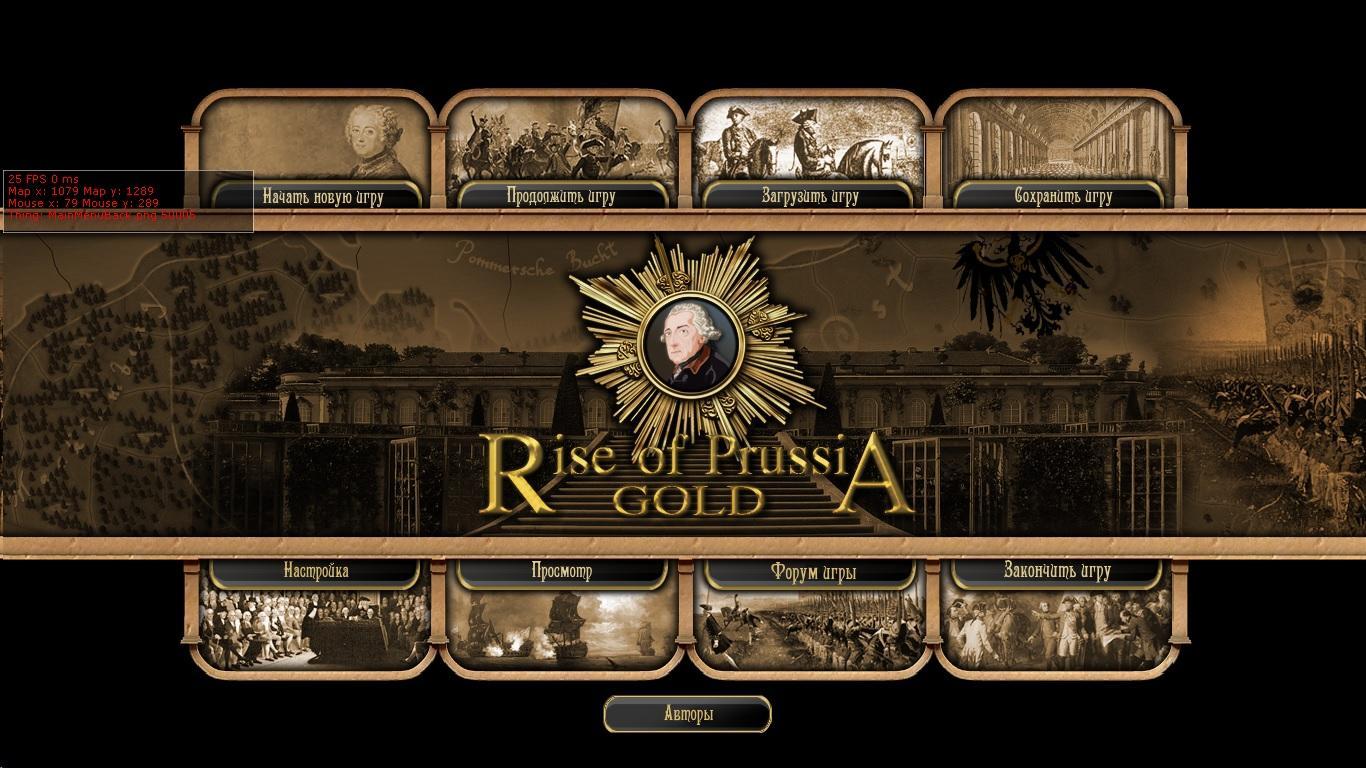This screenshot has height=768, width=1366.
Task: Click the Просмотр menu entry
Action: [562, 571]
